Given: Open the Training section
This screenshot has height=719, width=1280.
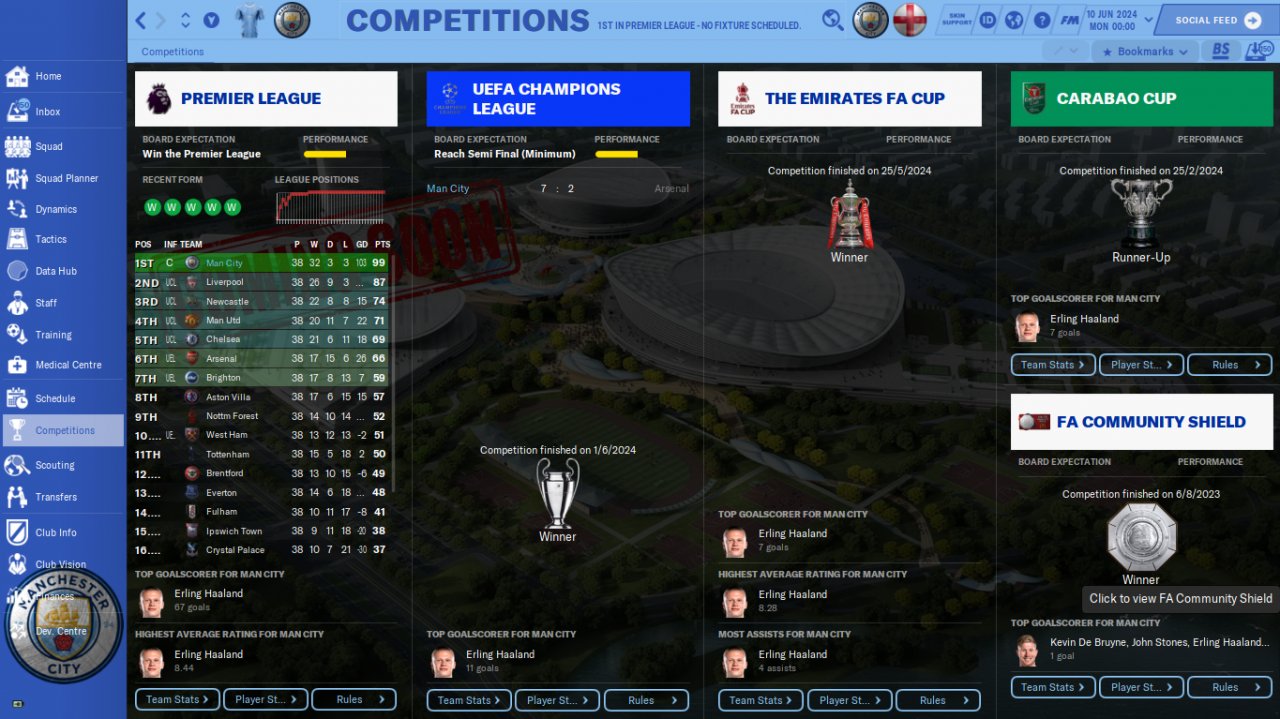Looking at the screenshot, I should [x=53, y=335].
